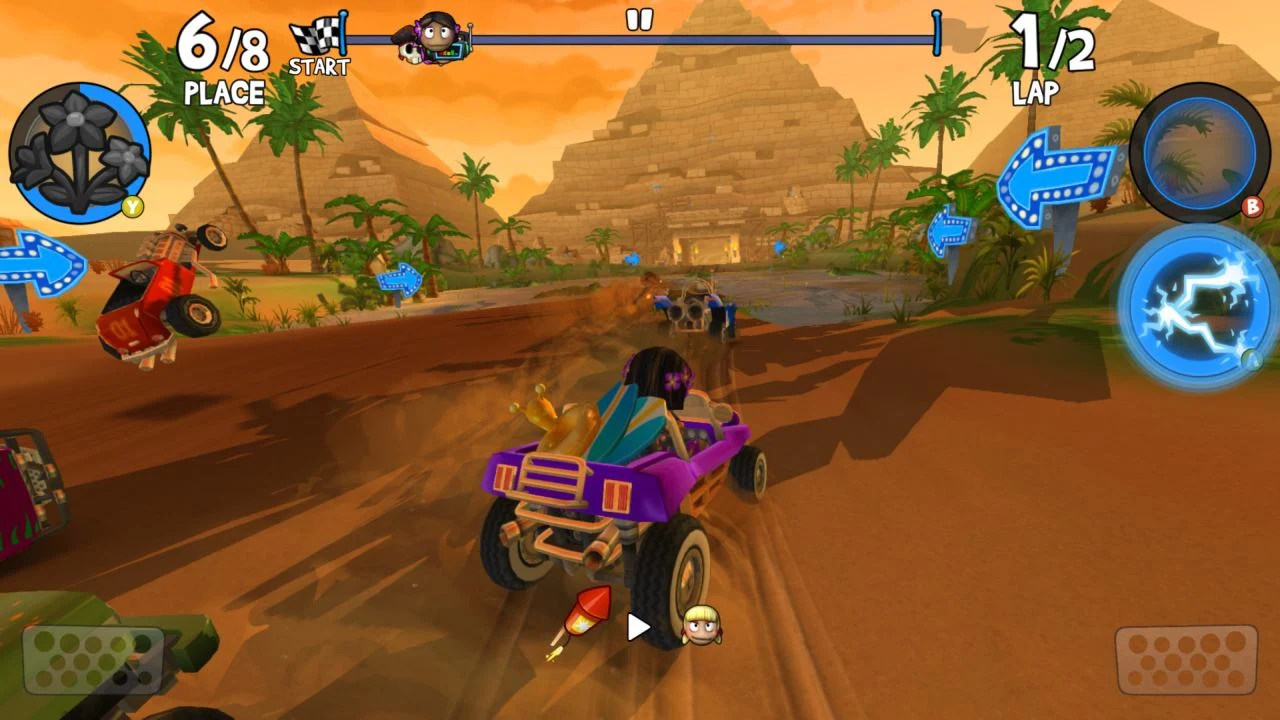Use the flower special ability
The width and height of the screenshot is (1280, 720).
click(x=78, y=153)
